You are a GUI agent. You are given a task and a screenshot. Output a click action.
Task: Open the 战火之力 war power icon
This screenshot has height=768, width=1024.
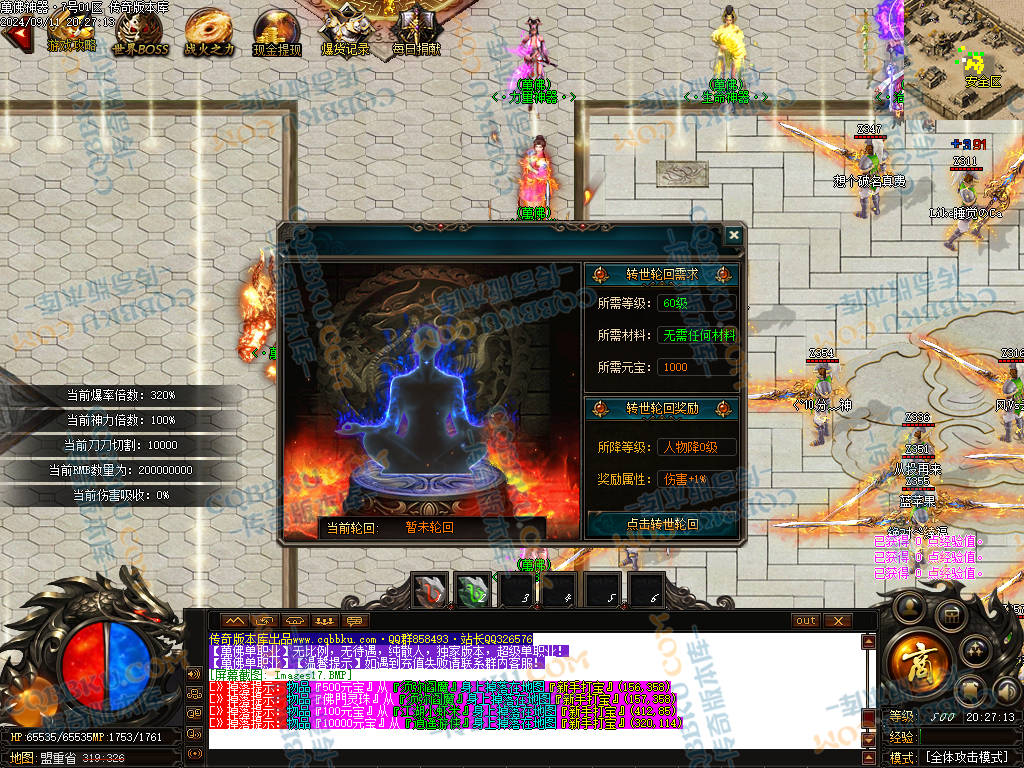click(x=209, y=31)
